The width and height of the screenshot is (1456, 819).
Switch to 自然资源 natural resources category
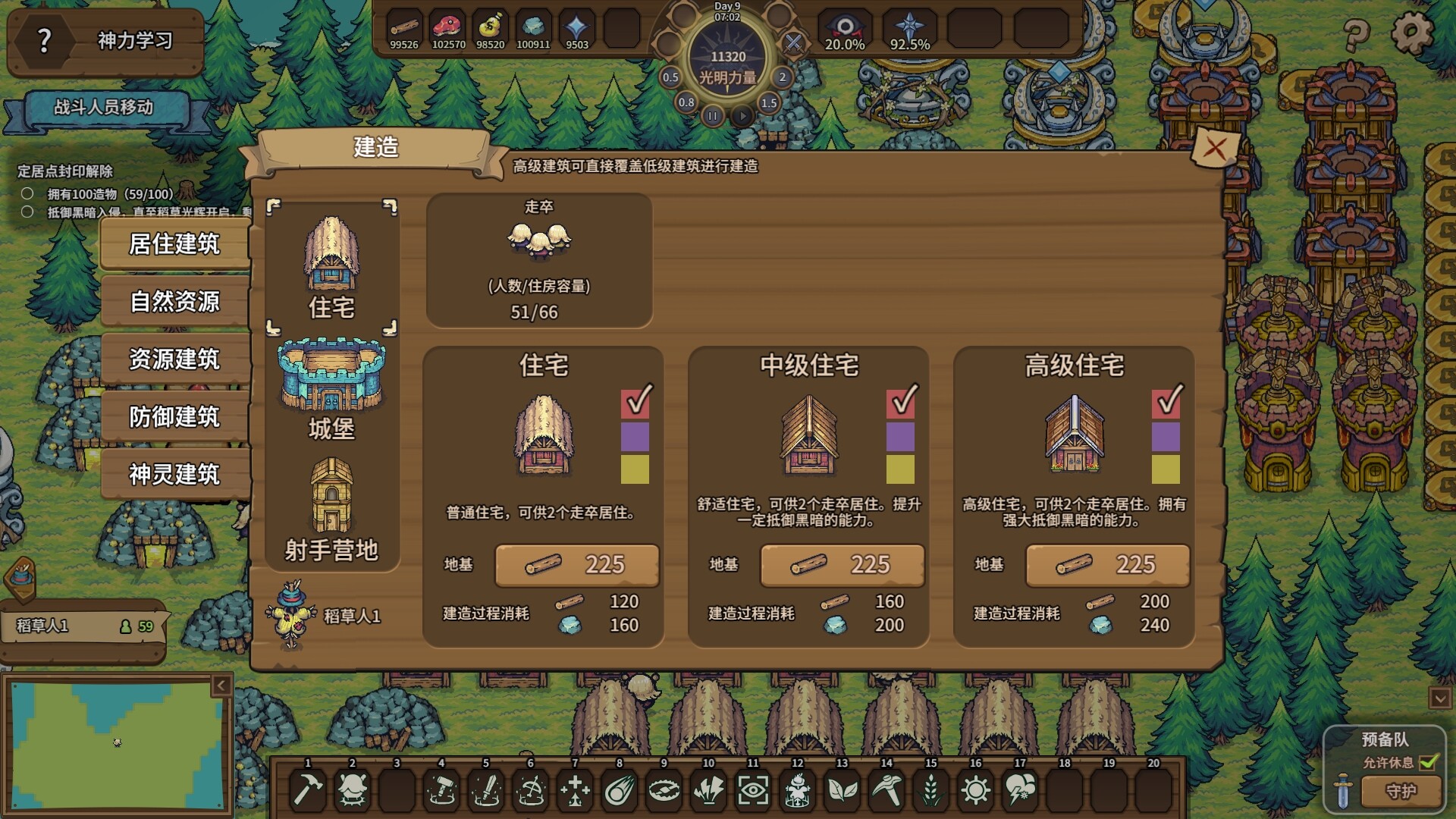(x=174, y=302)
